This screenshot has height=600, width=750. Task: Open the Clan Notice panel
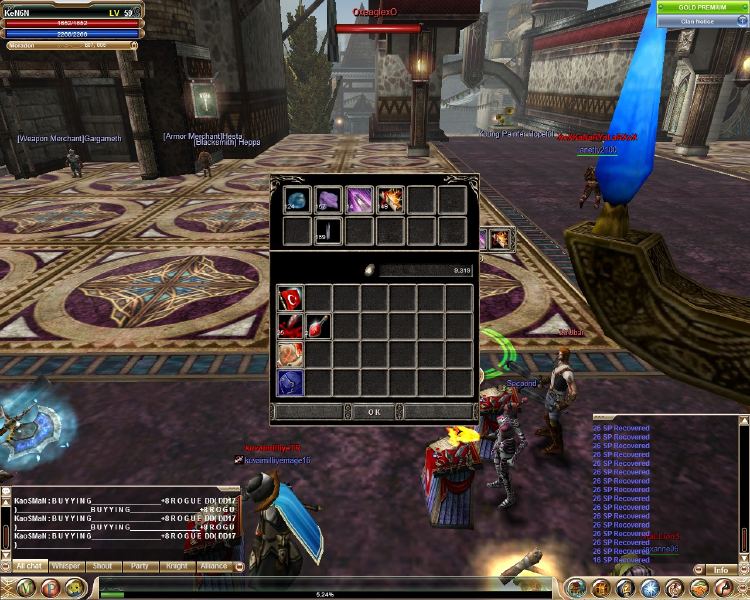[697, 20]
